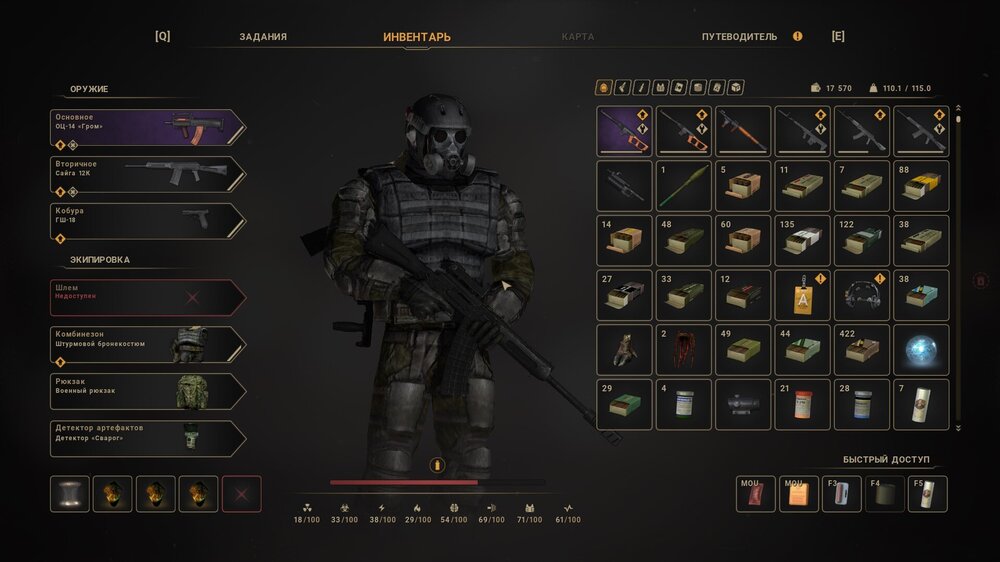Select the ammo stack of 422
The width and height of the screenshot is (1000, 562).
(x=861, y=349)
